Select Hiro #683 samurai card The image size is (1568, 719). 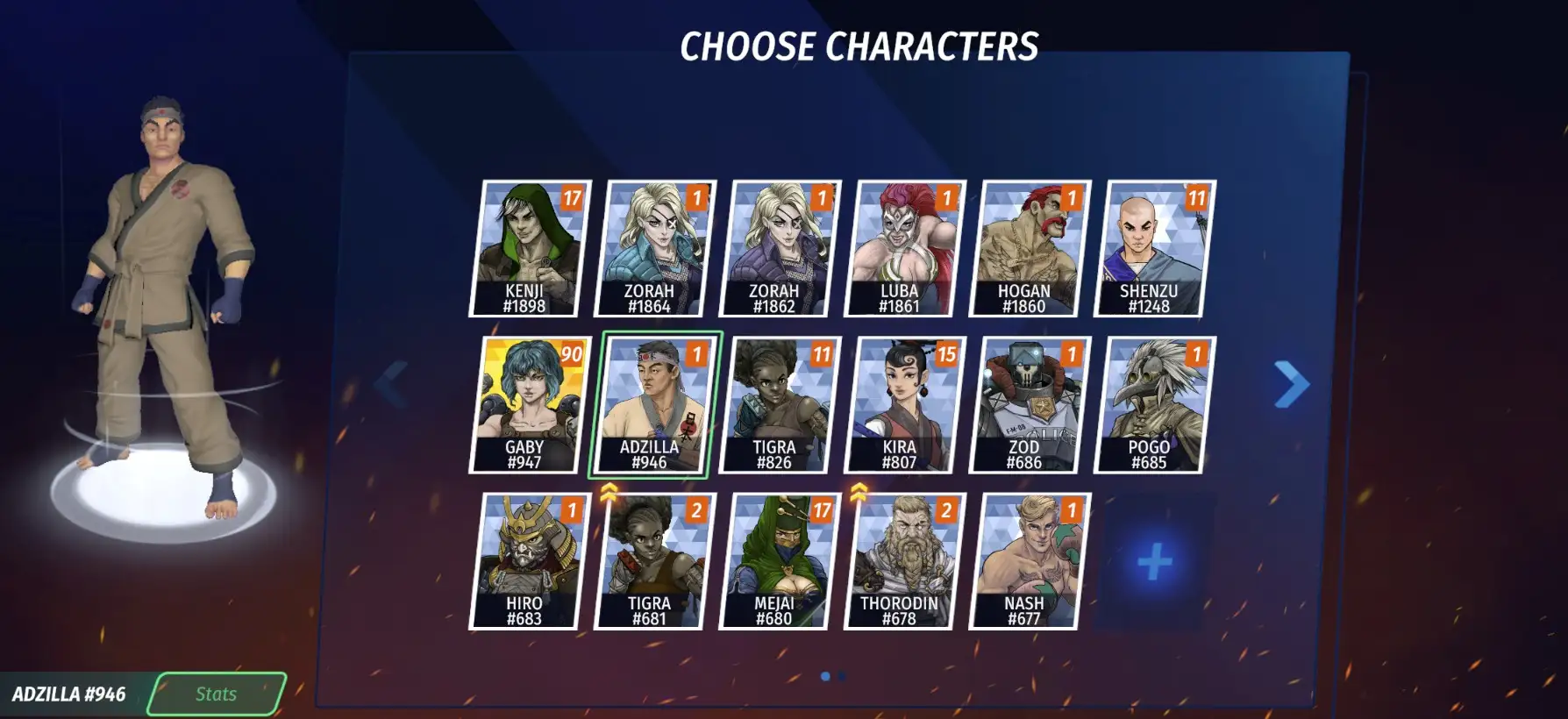(x=530, y=560)
